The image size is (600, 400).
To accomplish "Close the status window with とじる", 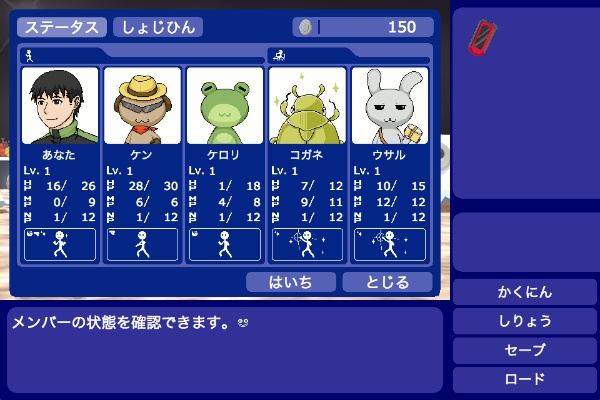I will pos(387,282).
